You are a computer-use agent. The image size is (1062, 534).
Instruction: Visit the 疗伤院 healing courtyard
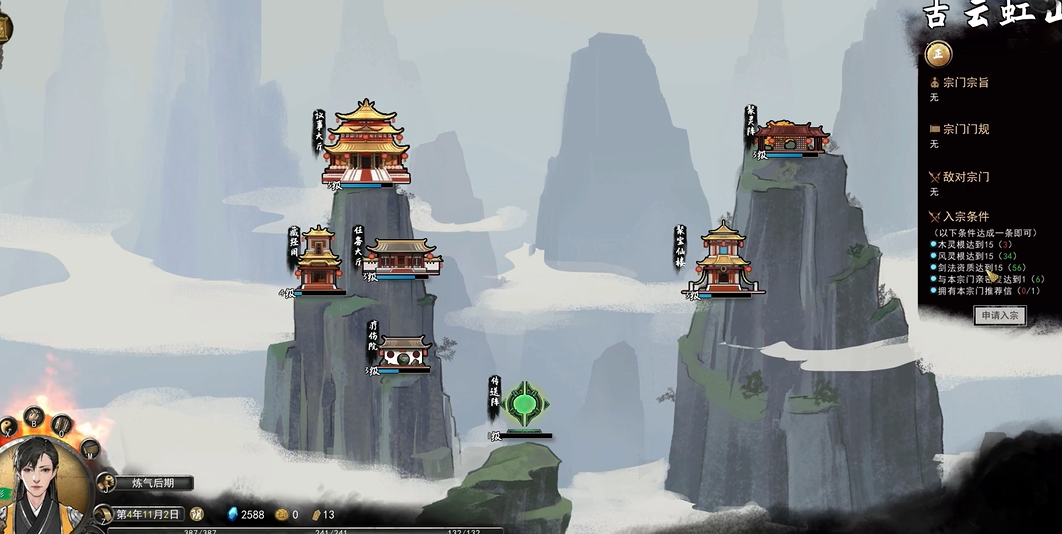click(405, 352)
